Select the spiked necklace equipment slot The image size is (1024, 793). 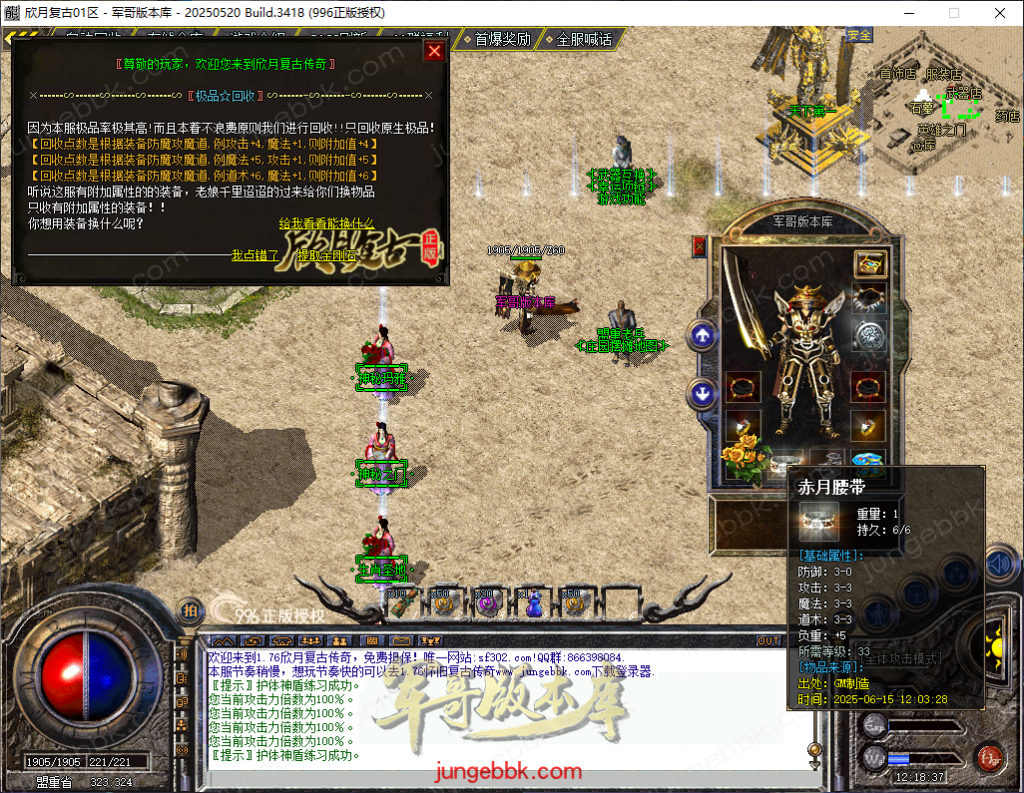868,299
